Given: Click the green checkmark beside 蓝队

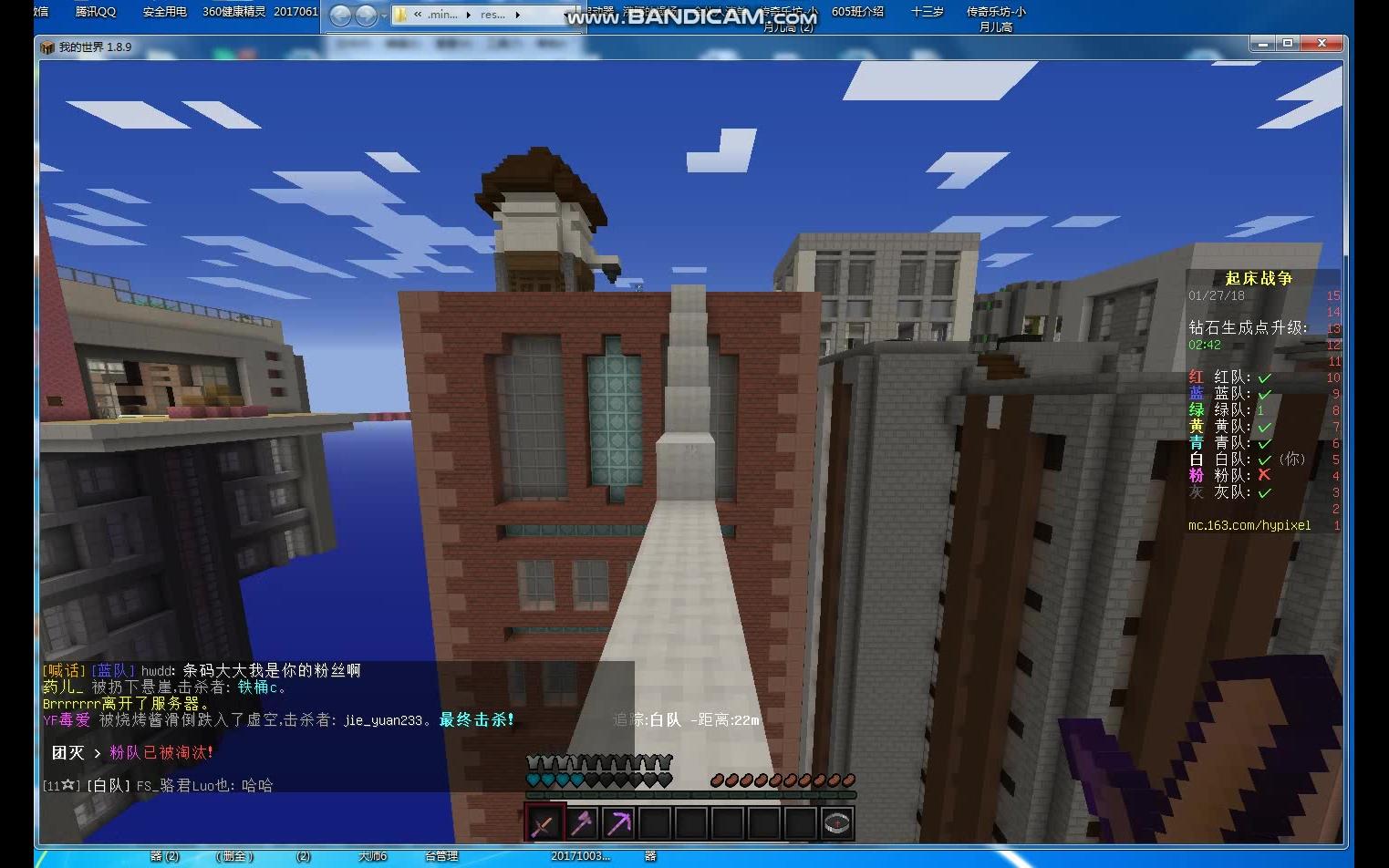Looking at the screenshot, I should pos(1264,394).
